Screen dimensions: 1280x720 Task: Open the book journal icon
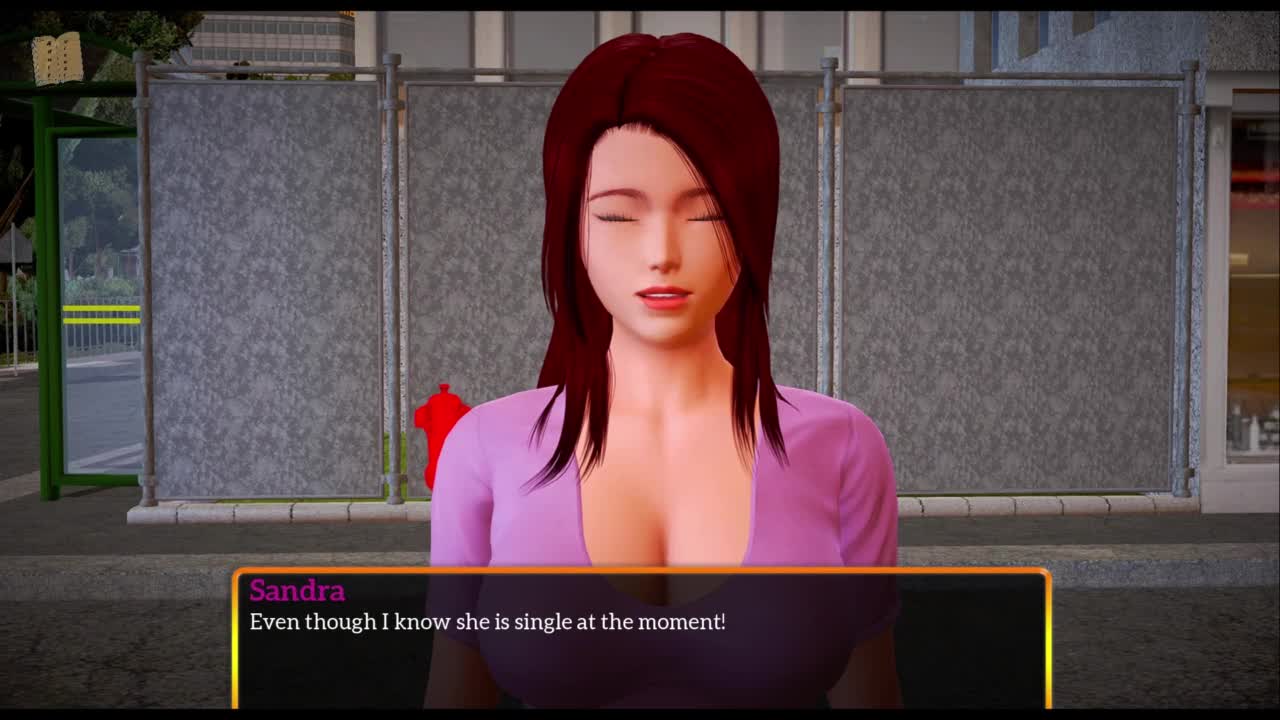tap(57, 59)
